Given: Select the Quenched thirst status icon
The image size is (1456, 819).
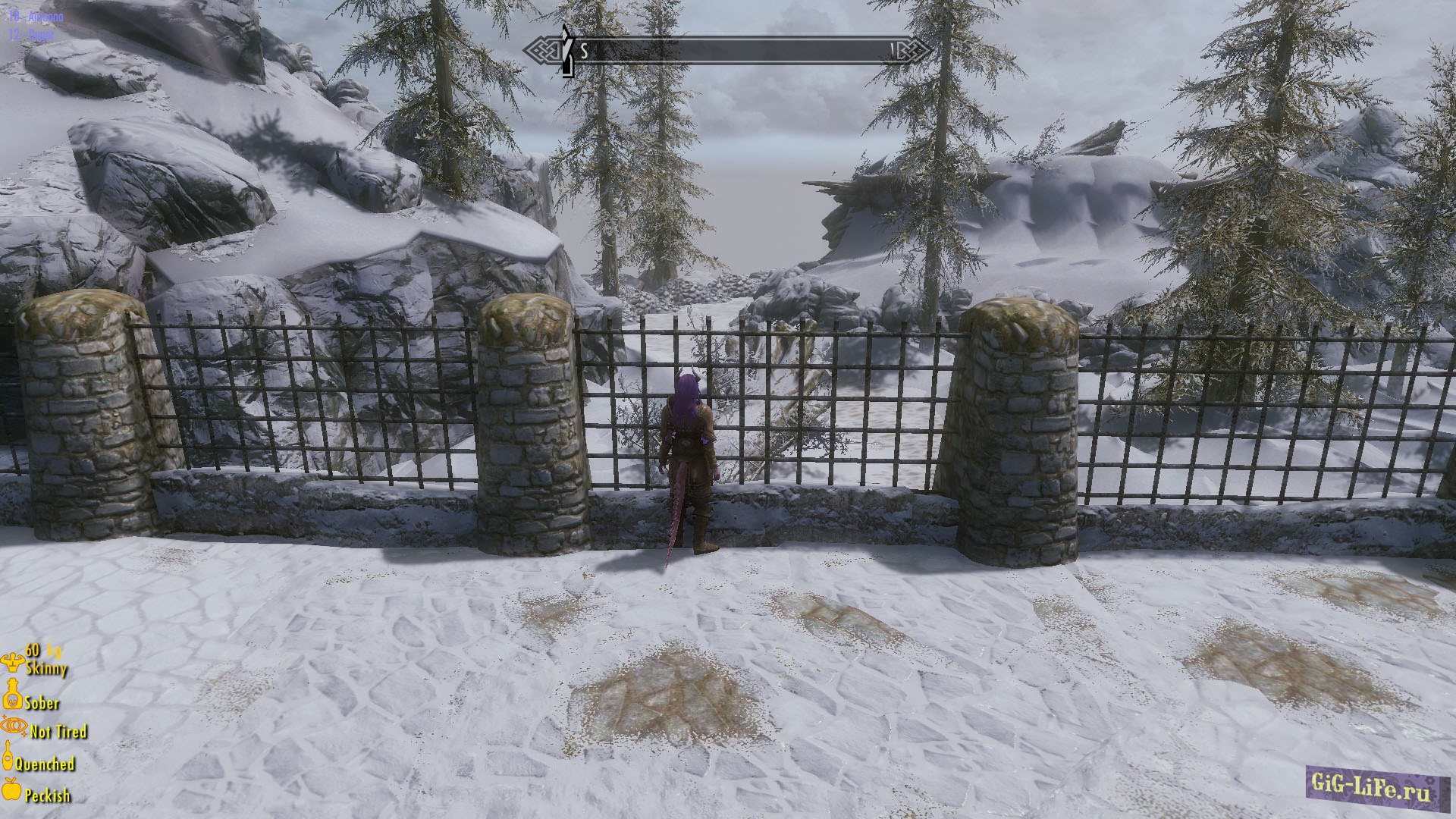Looking at the screenshot, I should click(x=9, y=755).
